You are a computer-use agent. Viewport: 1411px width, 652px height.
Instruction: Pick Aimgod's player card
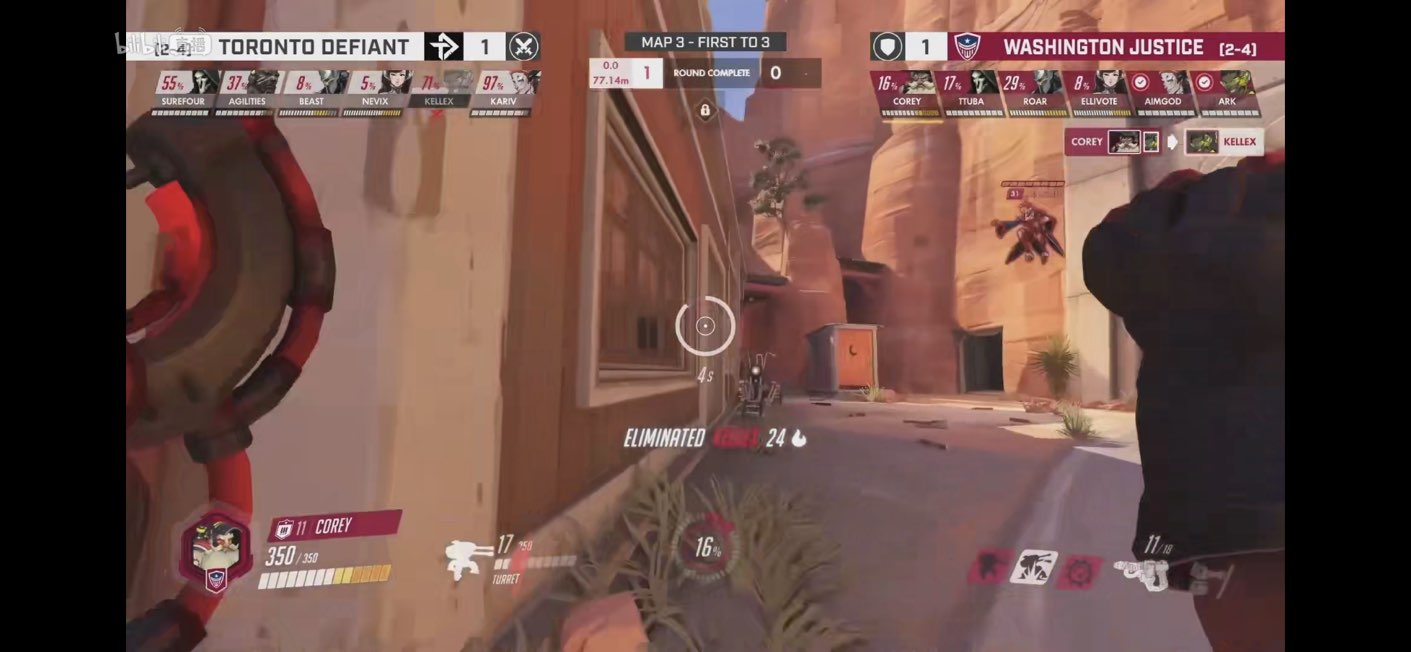pyautogui.click(x=1163, y=90)
